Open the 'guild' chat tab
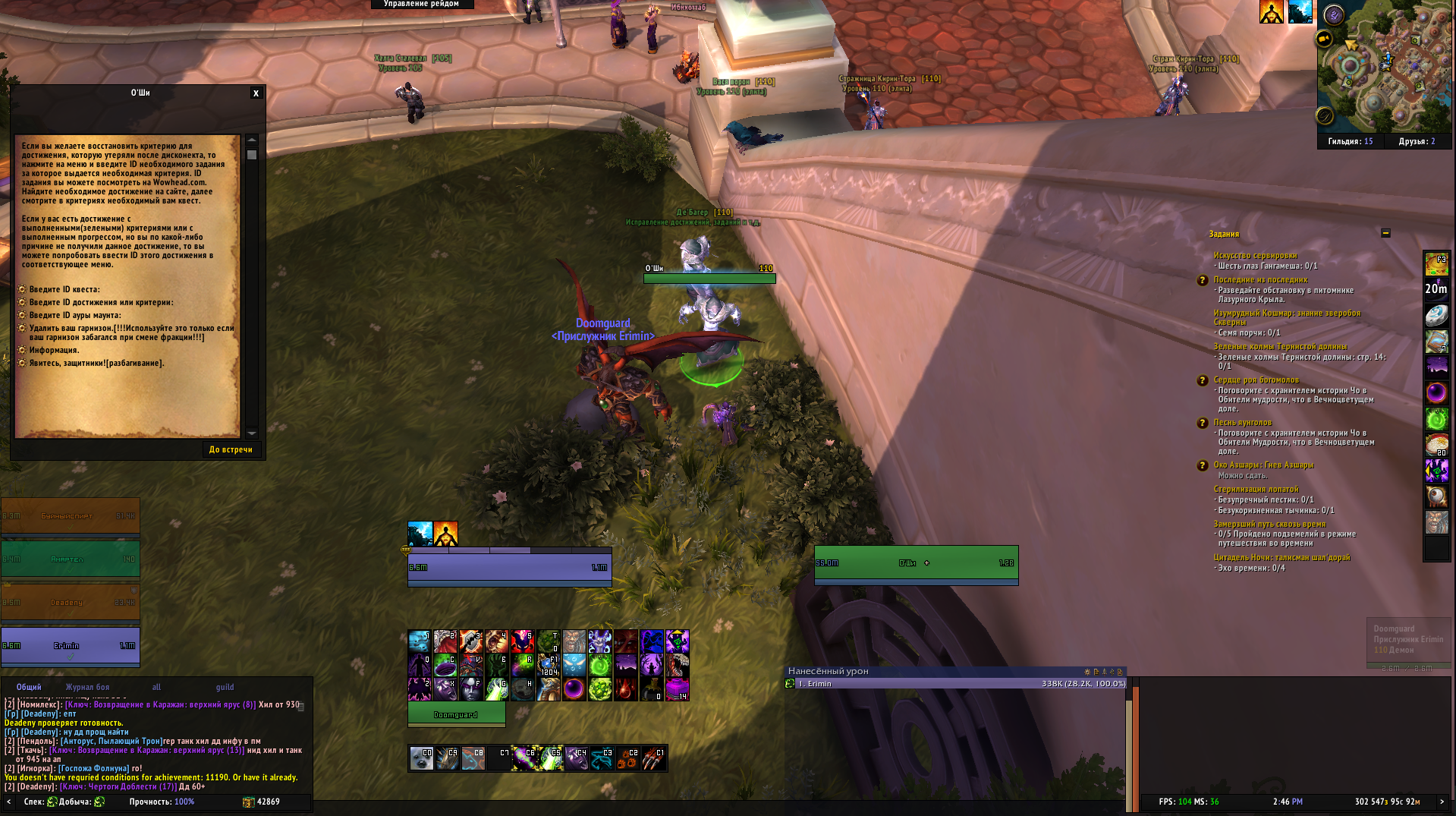The height and width of the screenshot is (816, 1456). (225, 687)
